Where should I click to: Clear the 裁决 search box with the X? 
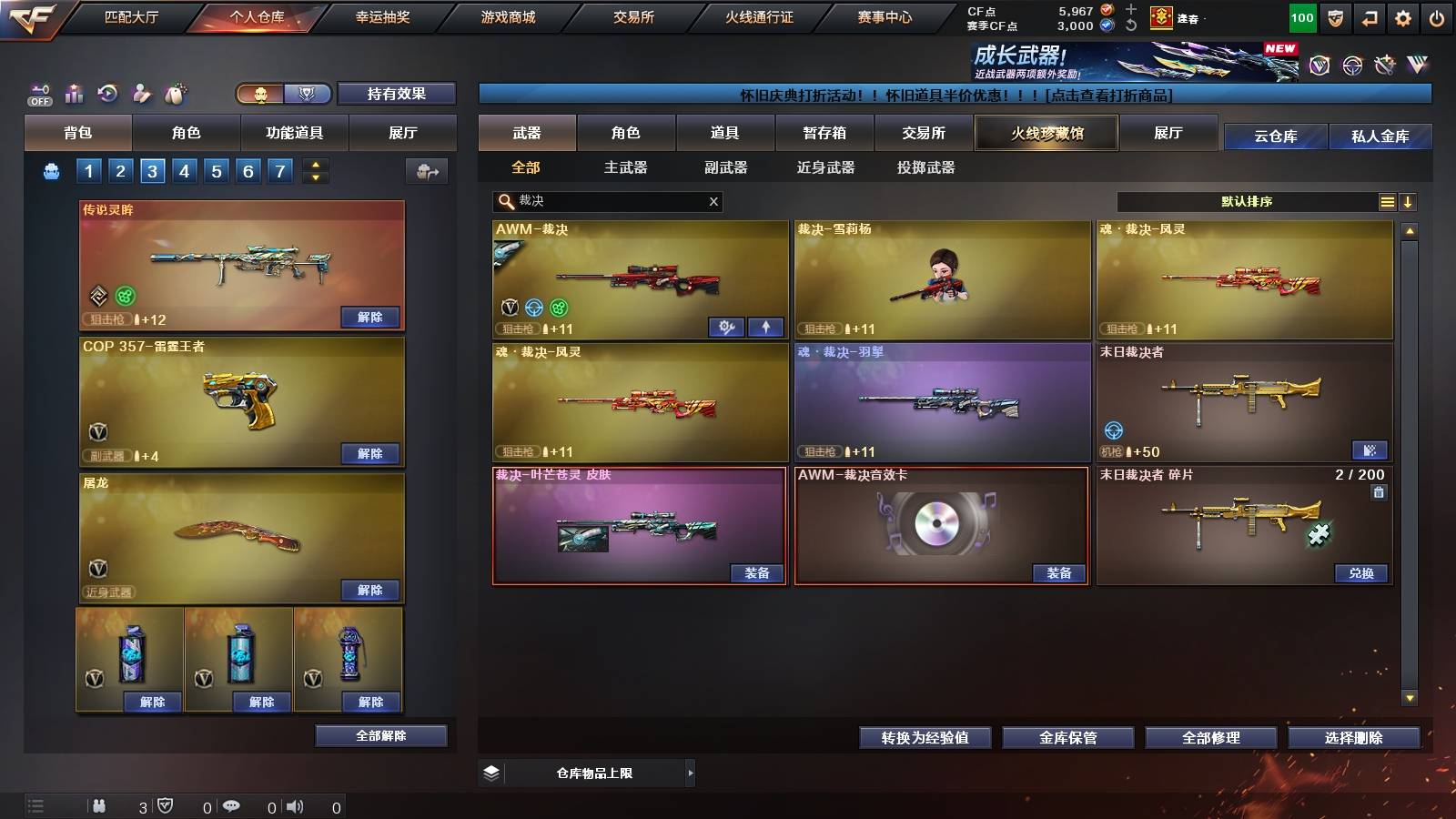point(714,202)
